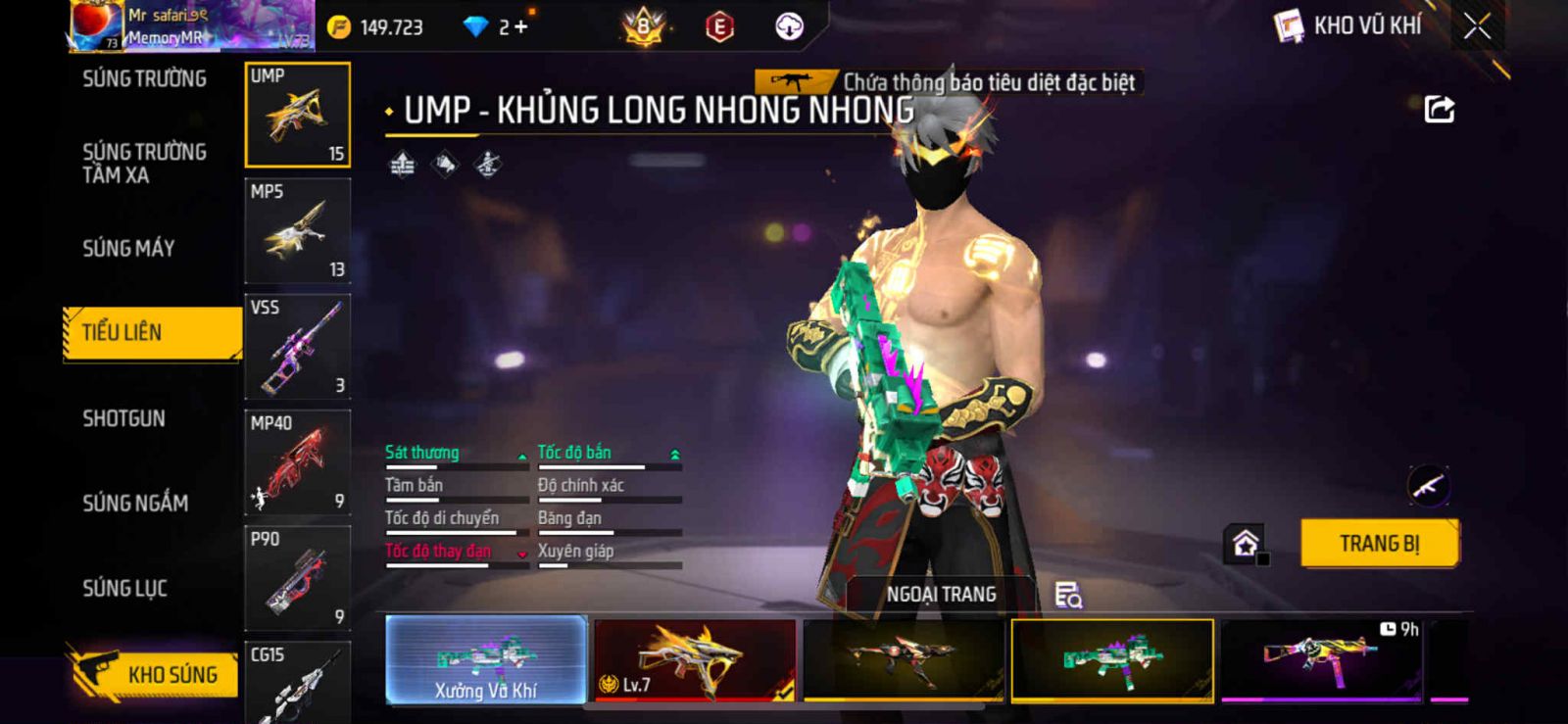Pick the VSS weapon tile

(297, 347)
